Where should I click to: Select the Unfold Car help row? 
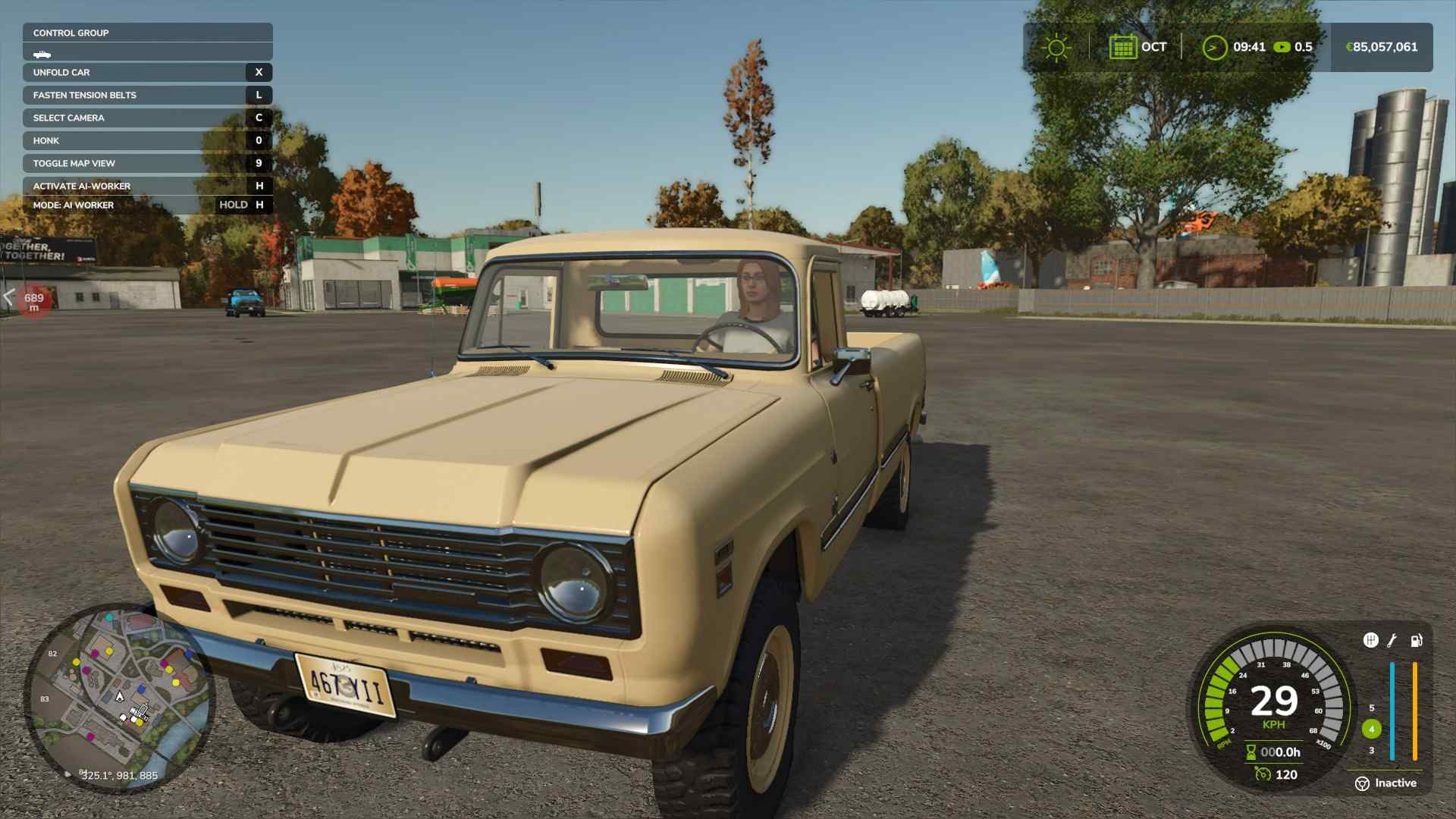point(147,73)
